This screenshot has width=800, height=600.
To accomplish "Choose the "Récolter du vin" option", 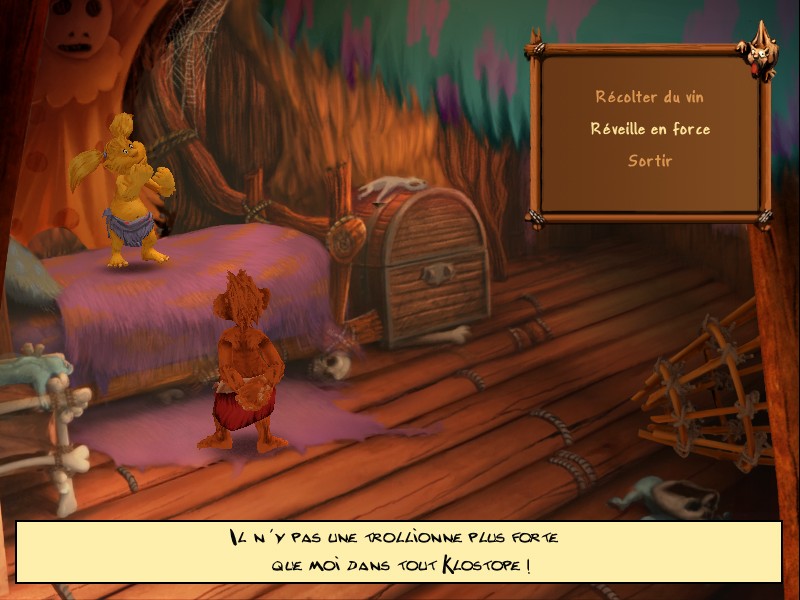I will click(x=649, y=97).
